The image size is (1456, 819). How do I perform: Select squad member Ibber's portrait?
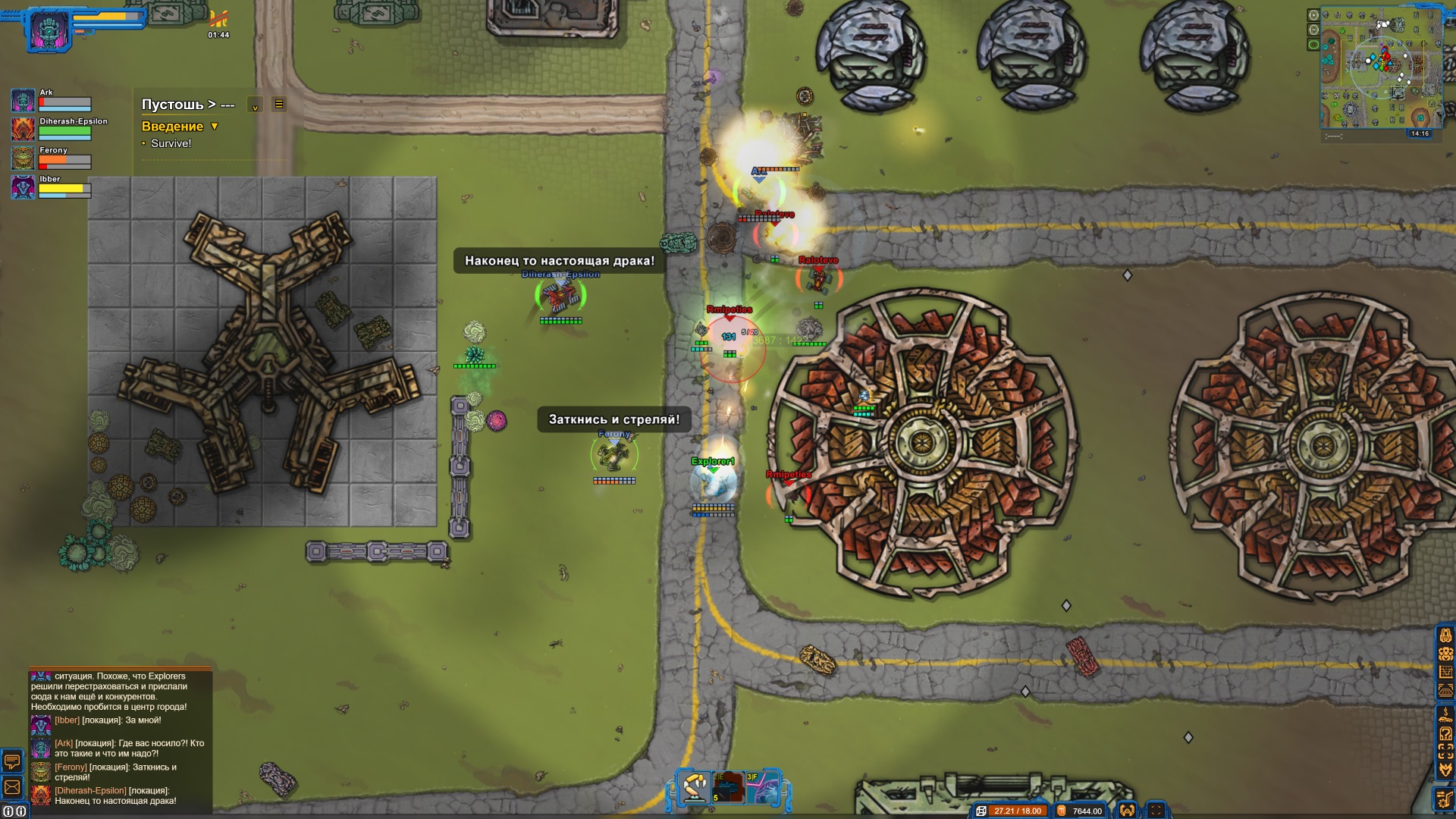tap(23, 187)
